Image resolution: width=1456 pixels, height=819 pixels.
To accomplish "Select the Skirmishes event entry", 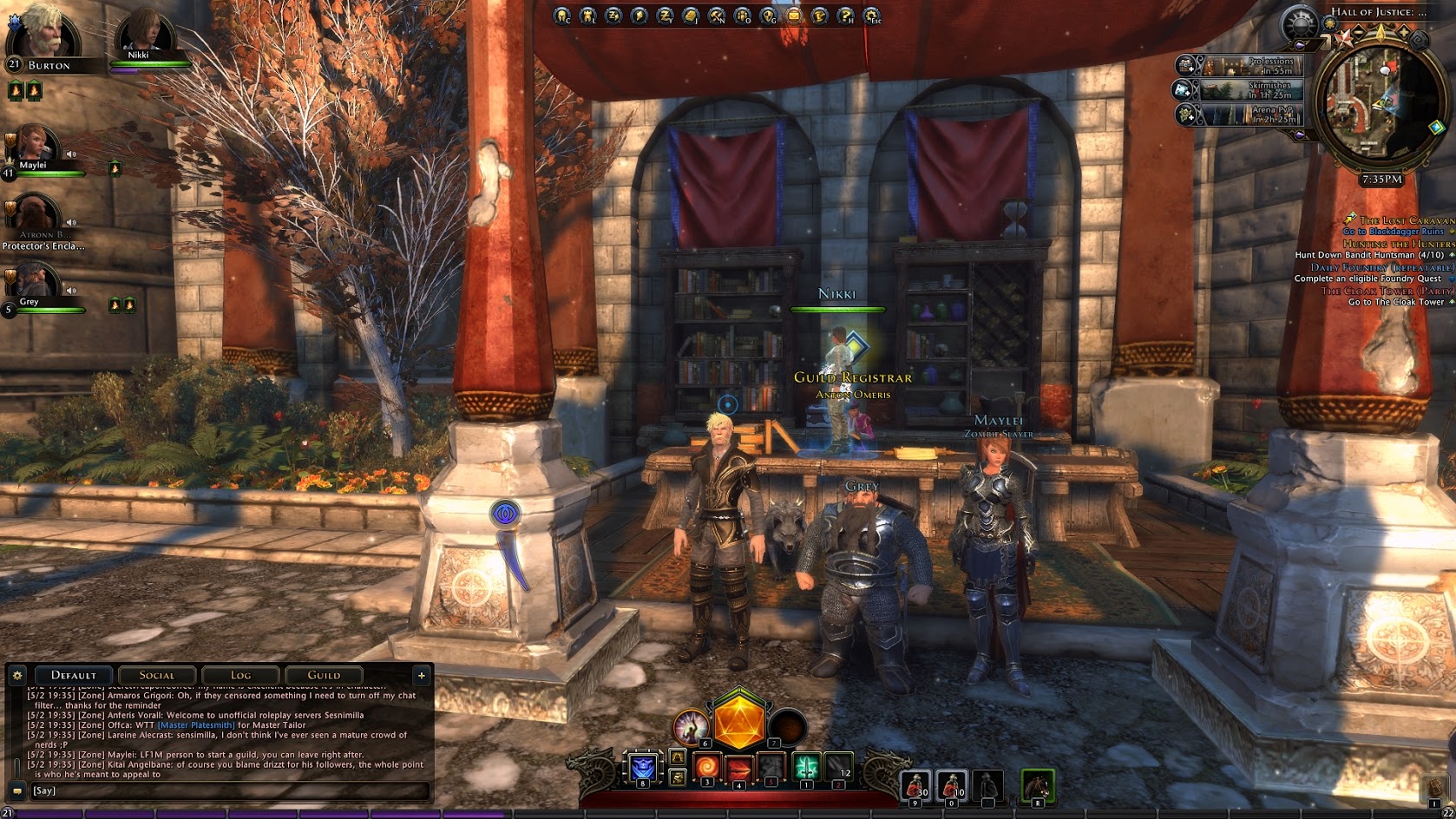I will click(x=1251, y=89).
